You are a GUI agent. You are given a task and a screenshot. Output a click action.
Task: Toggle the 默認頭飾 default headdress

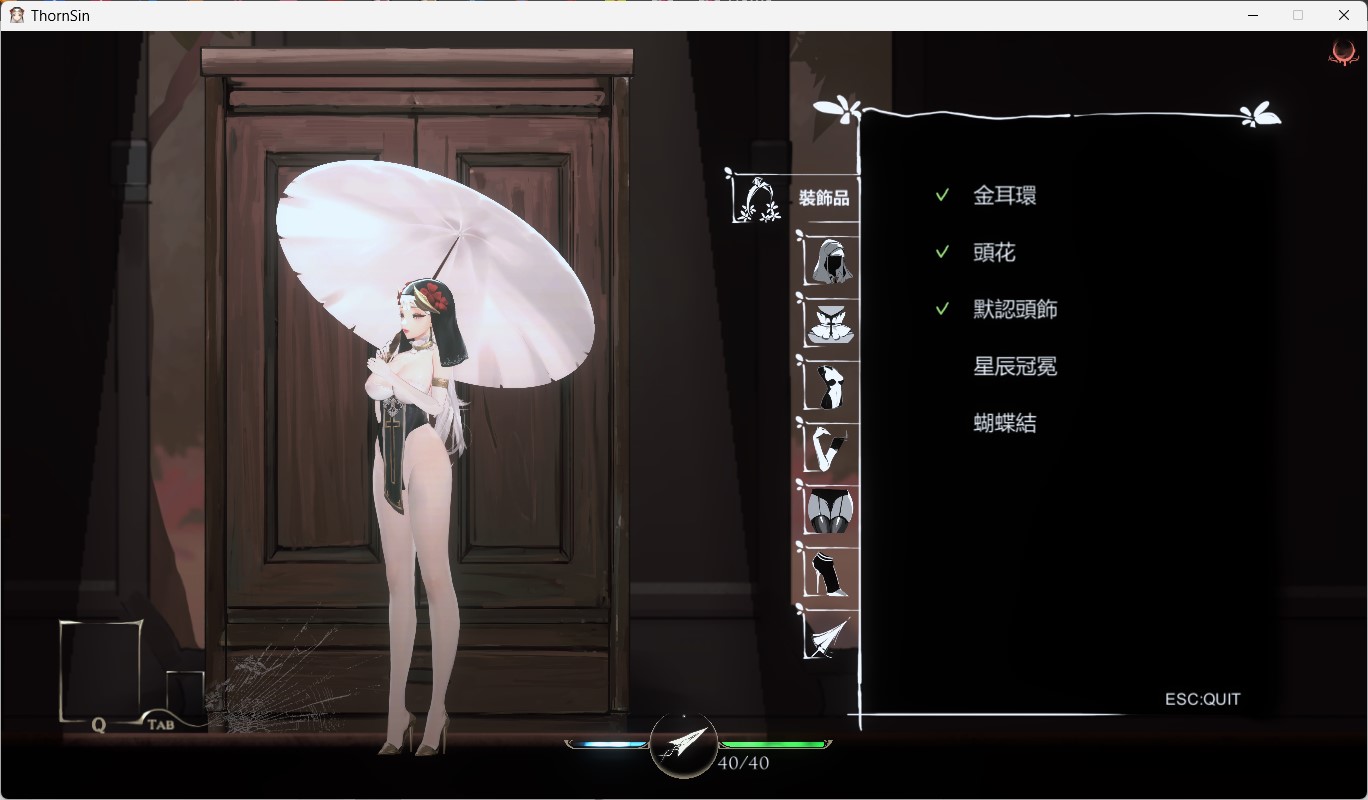pyautogui.click(x=1015, y=310)
